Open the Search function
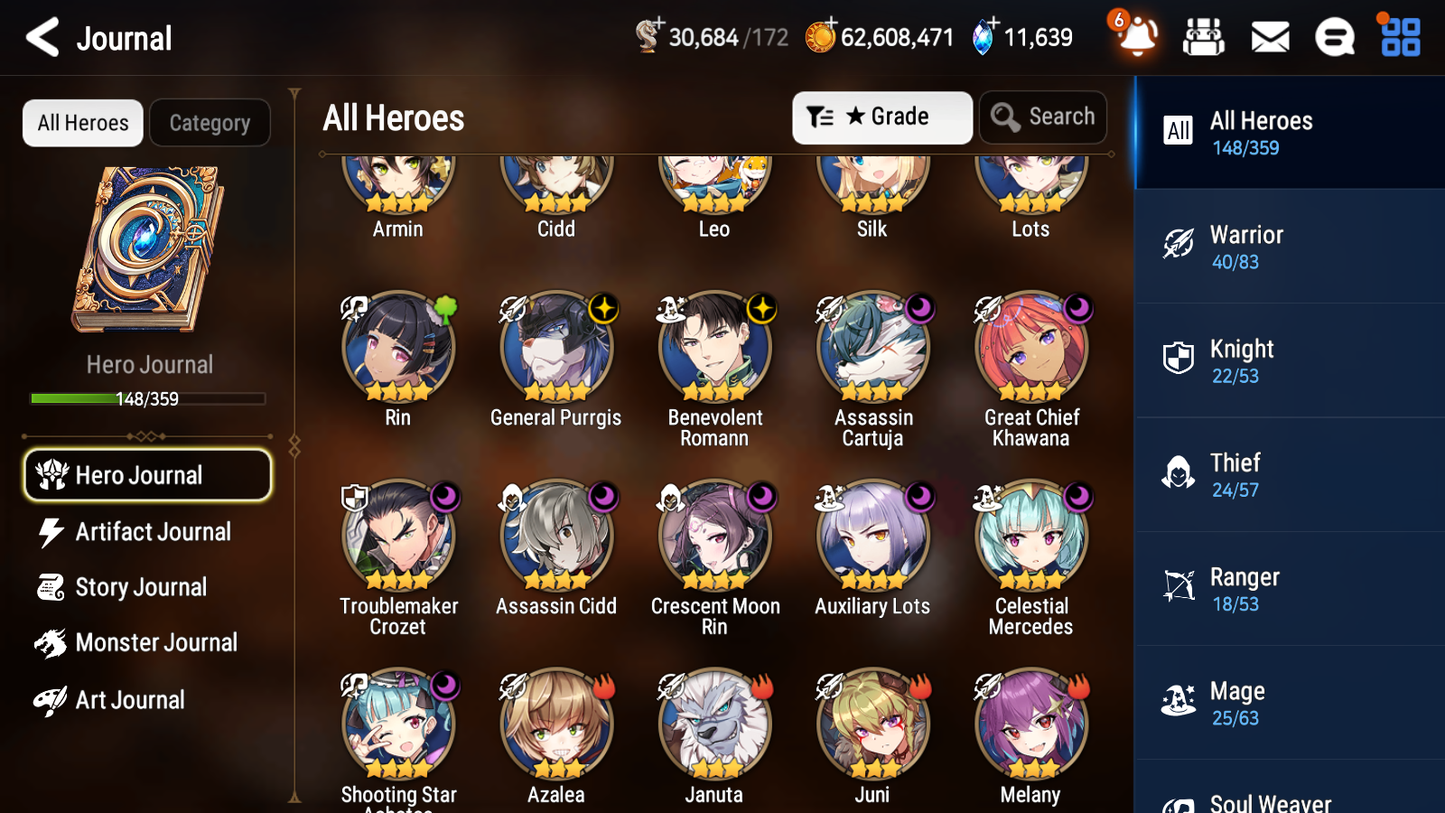The height and width of the screenshot is (813, 1445). (x=1043, y=117)
